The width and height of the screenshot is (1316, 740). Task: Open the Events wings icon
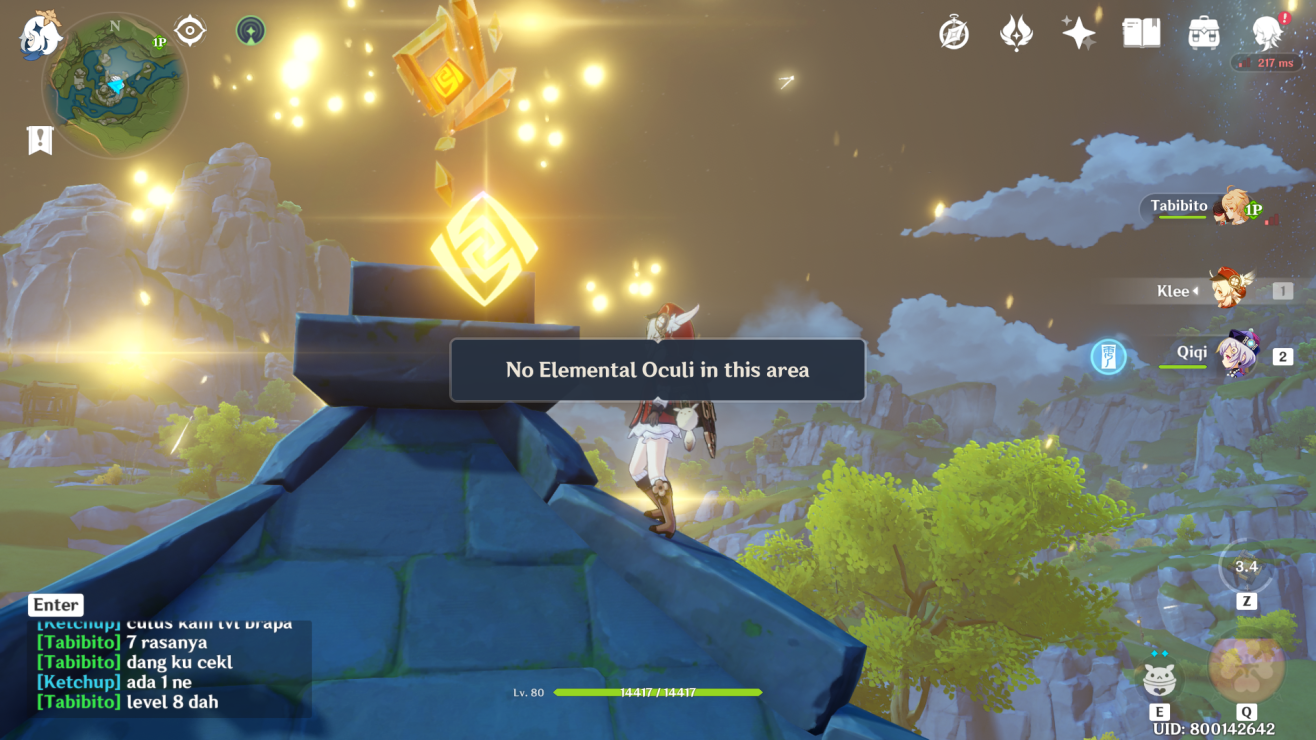pyautogui.click(x=1015, y=32)
